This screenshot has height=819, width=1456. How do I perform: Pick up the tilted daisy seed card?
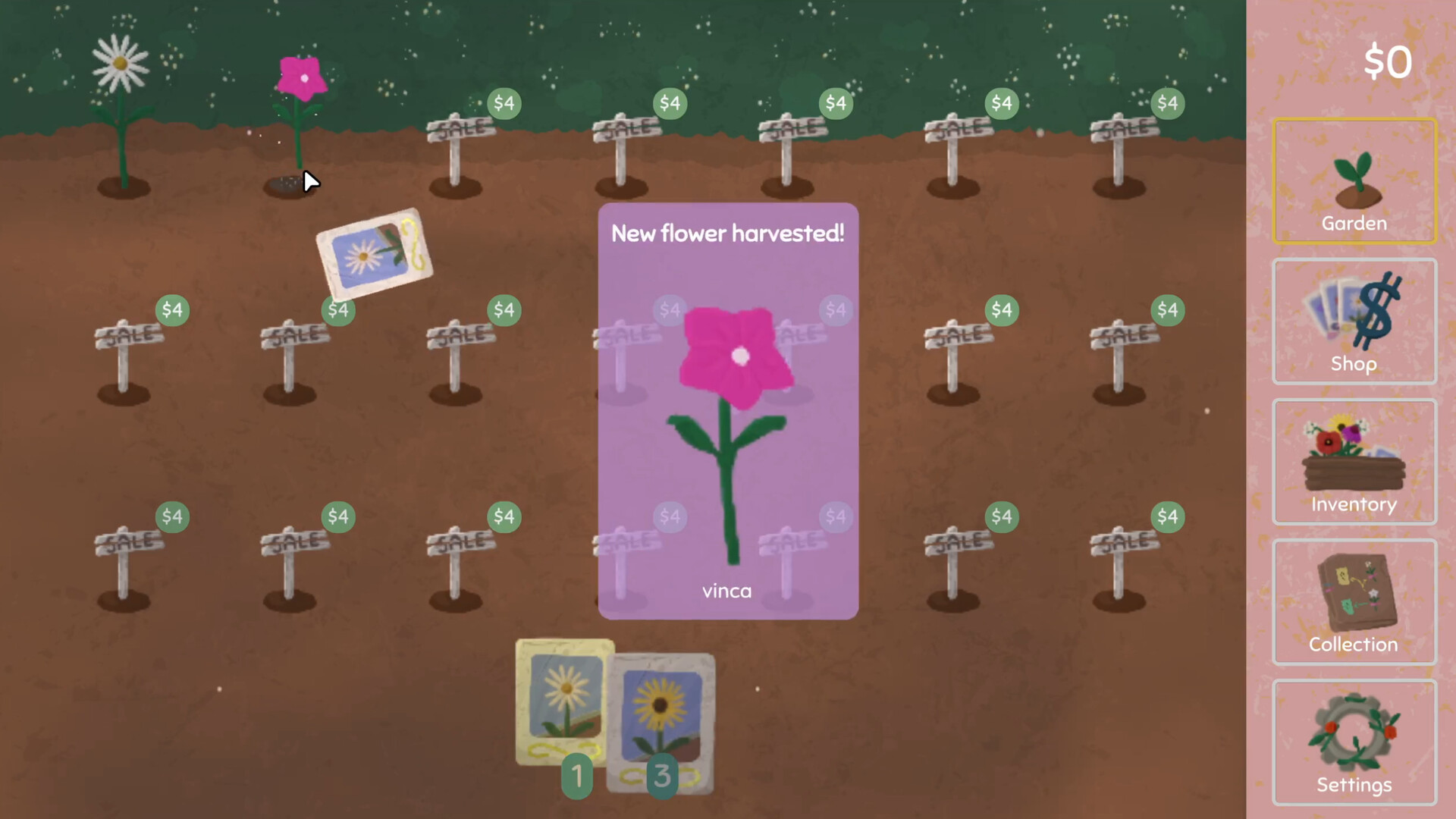374,253
